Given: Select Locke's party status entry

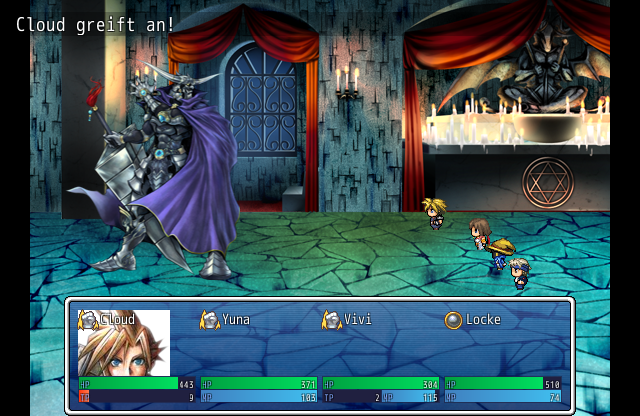Looking at the screenshot, I should point(482,320).
